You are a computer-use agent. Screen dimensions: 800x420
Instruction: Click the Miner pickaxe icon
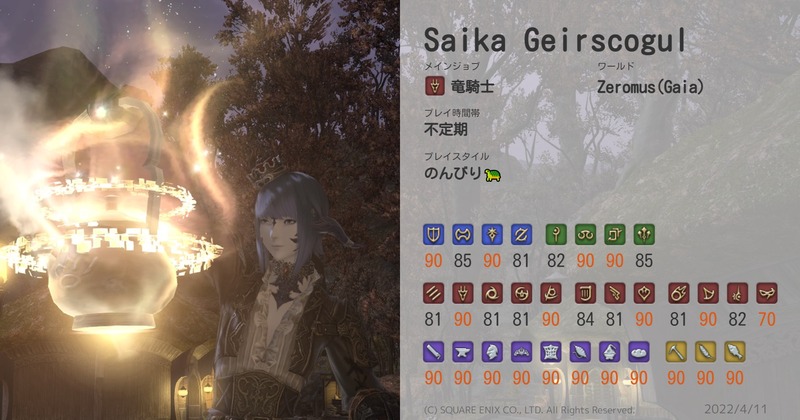[x=677, y=352]
